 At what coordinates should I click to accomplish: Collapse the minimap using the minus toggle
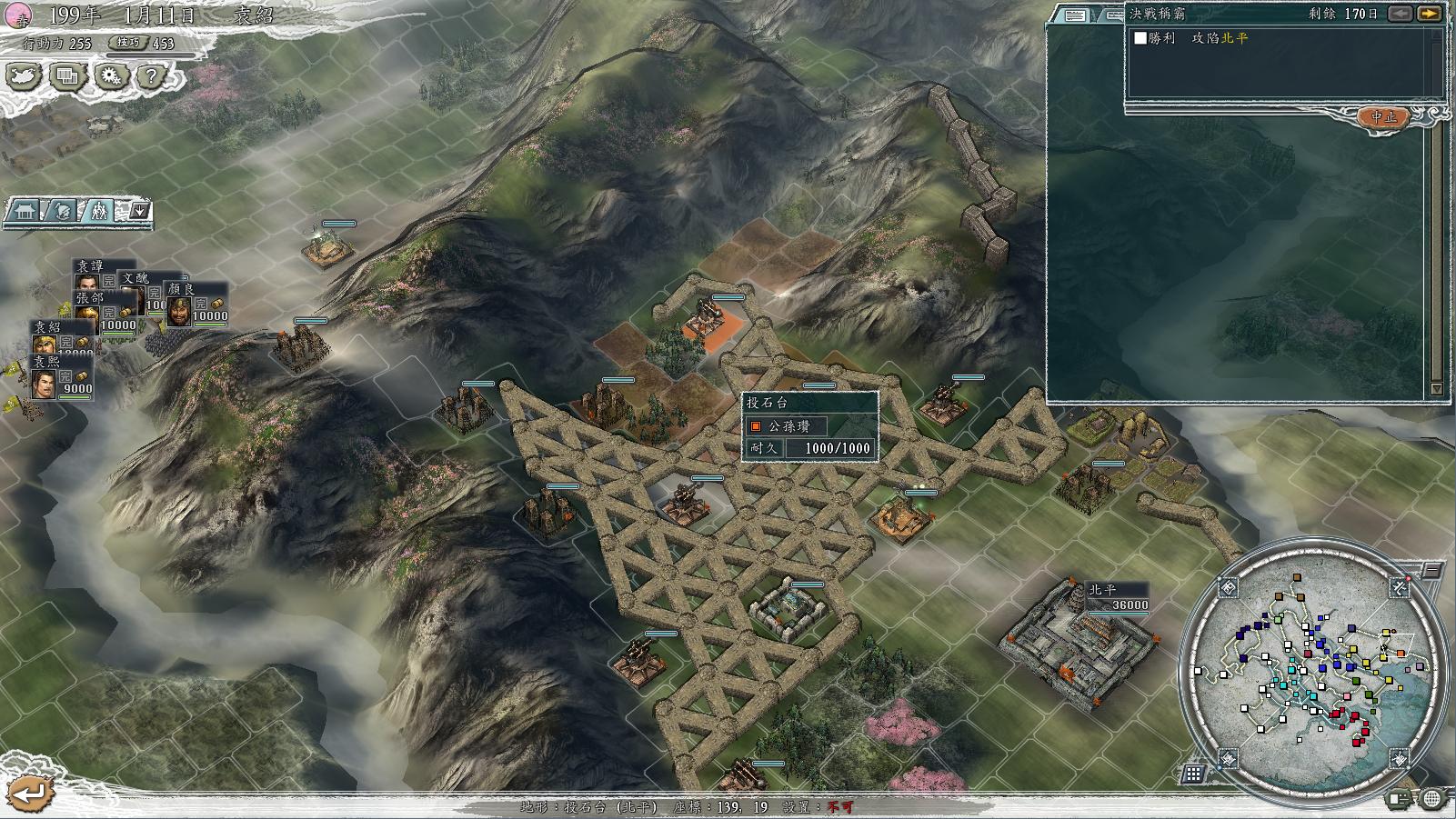tap(1431, 569)
